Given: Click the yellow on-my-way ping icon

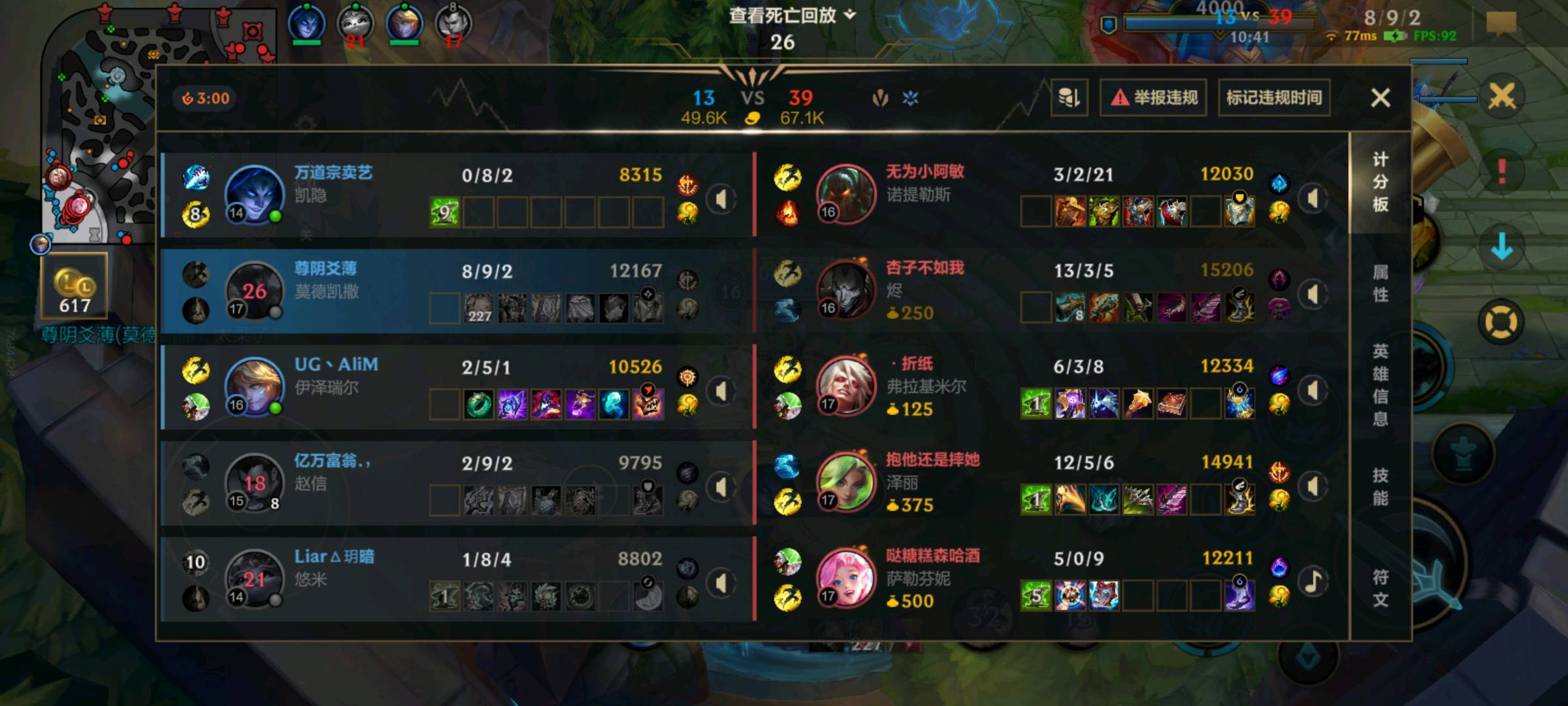Looking at the screenshot, I should tap(1501, 320).
